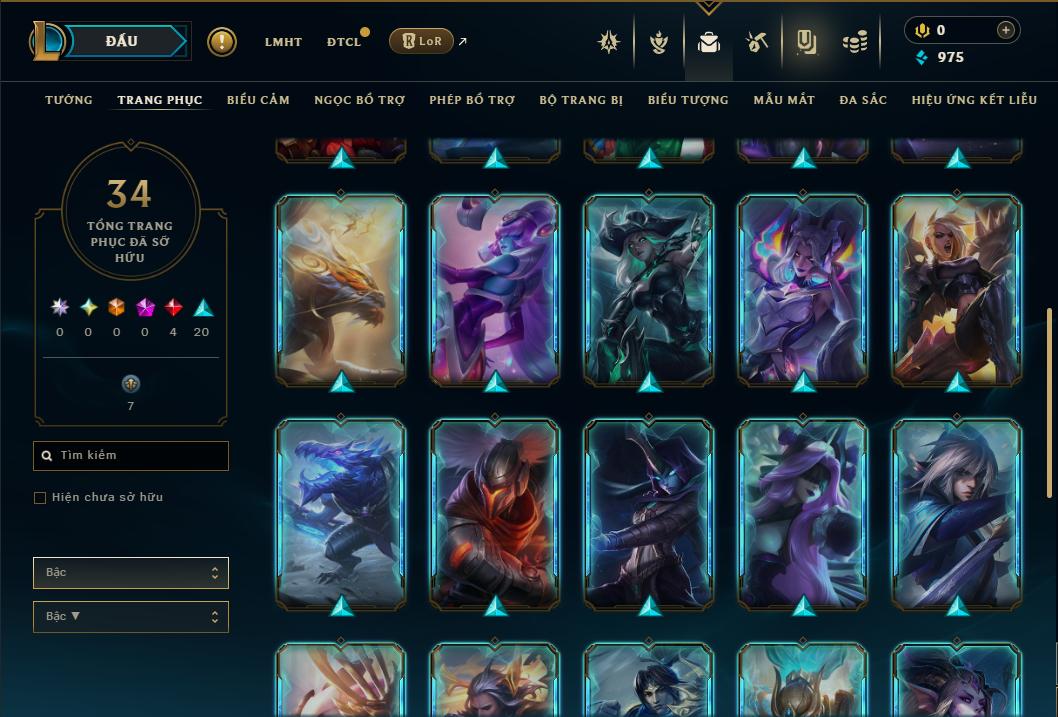This screenshot has height=717, width=1058.
Task: Open the ĐA SẮC tab
Action: [x=863, y=100]
